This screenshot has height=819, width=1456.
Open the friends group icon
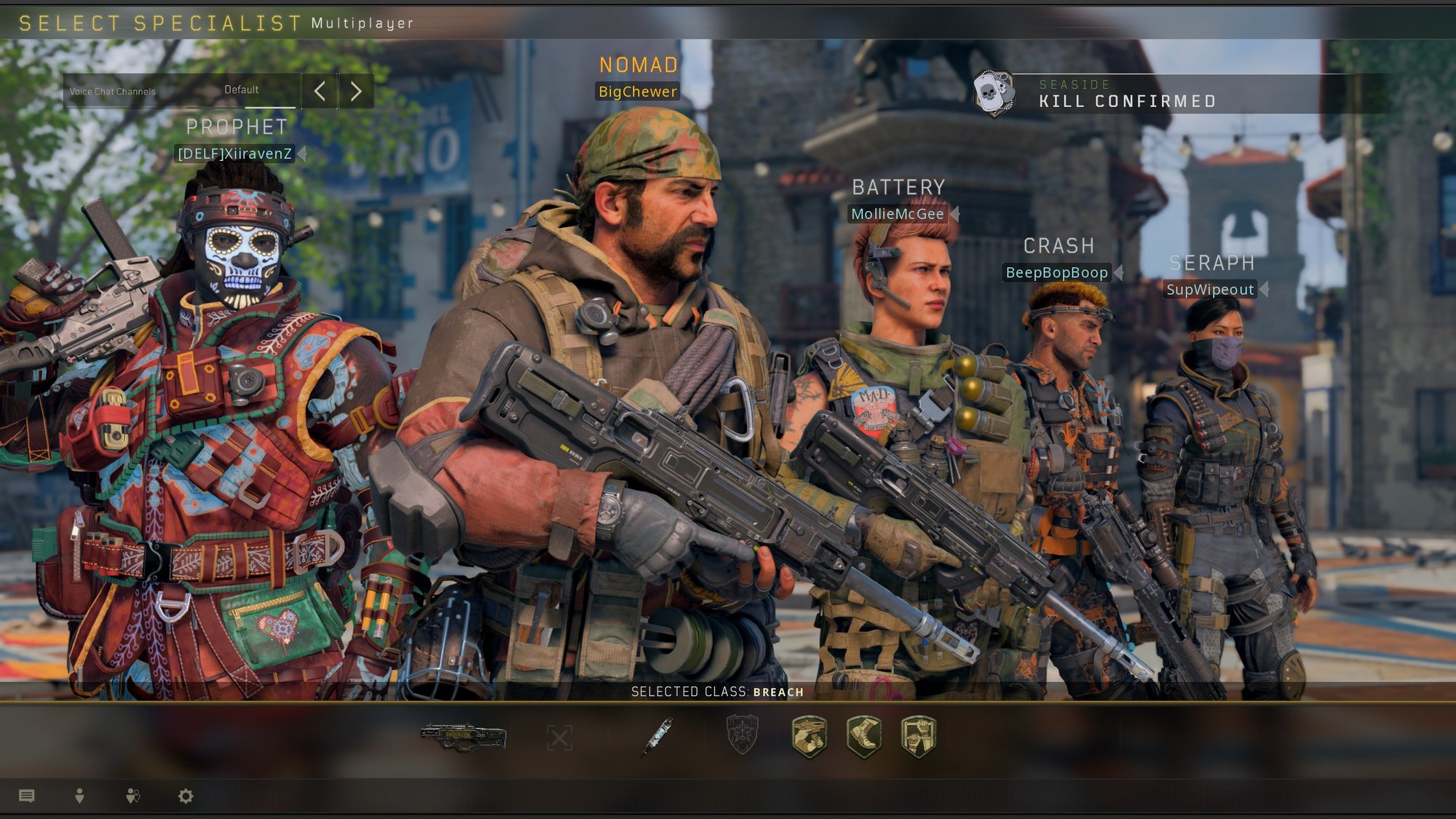(132, 796)
